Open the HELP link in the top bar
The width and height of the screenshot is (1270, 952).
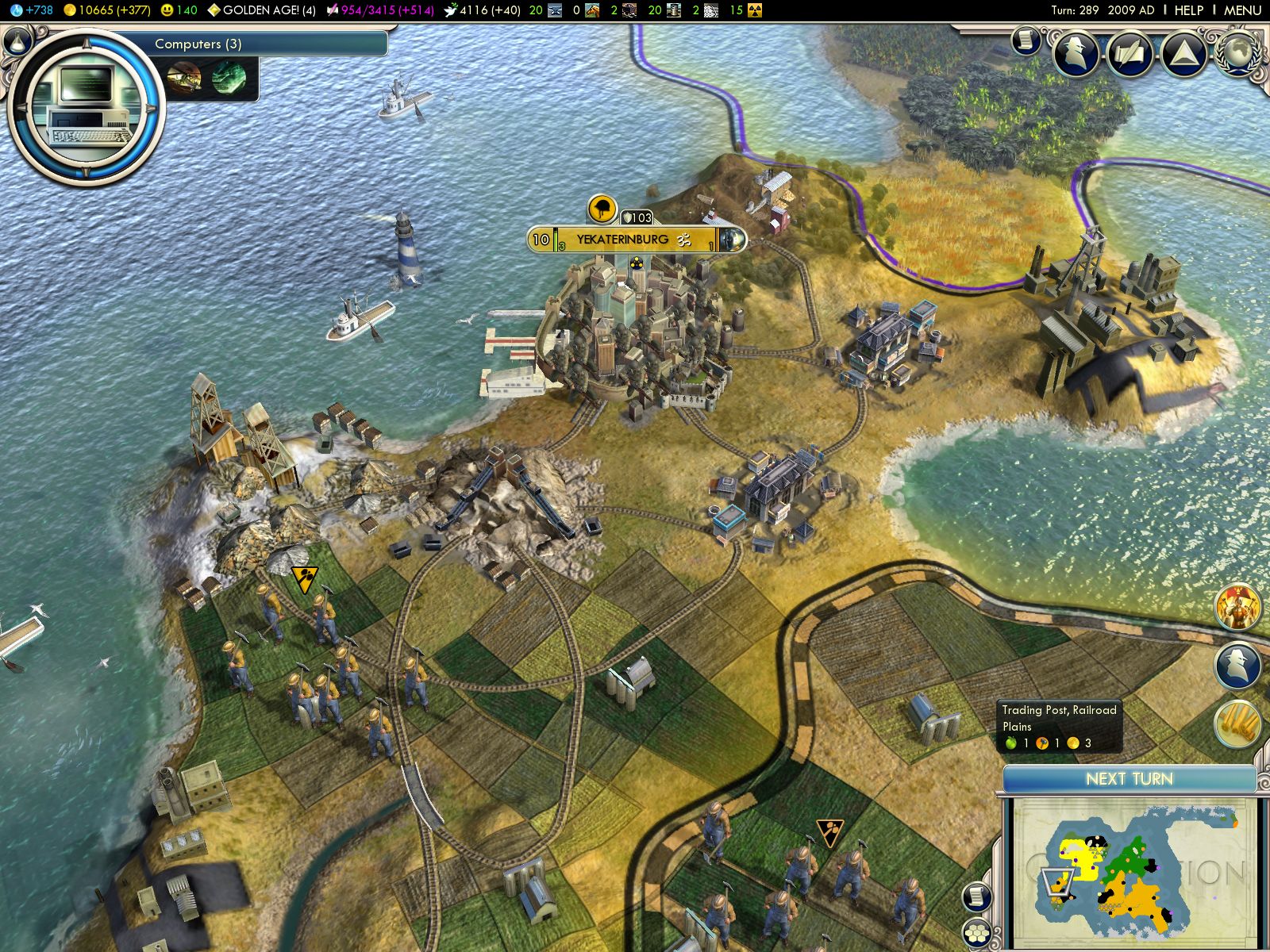(1188, 10)
